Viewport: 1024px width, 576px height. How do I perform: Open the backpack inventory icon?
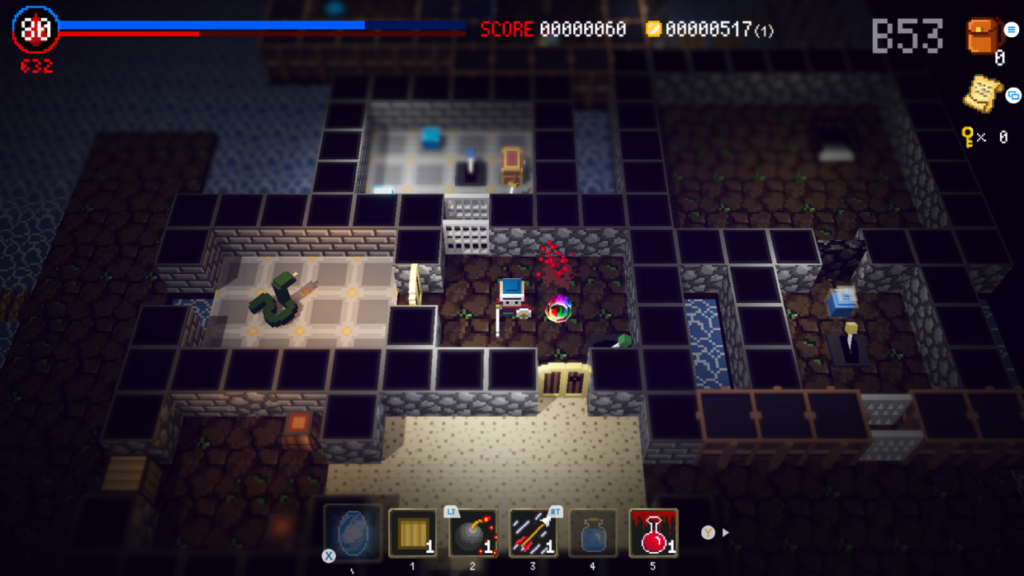click(x=983, y=37)
